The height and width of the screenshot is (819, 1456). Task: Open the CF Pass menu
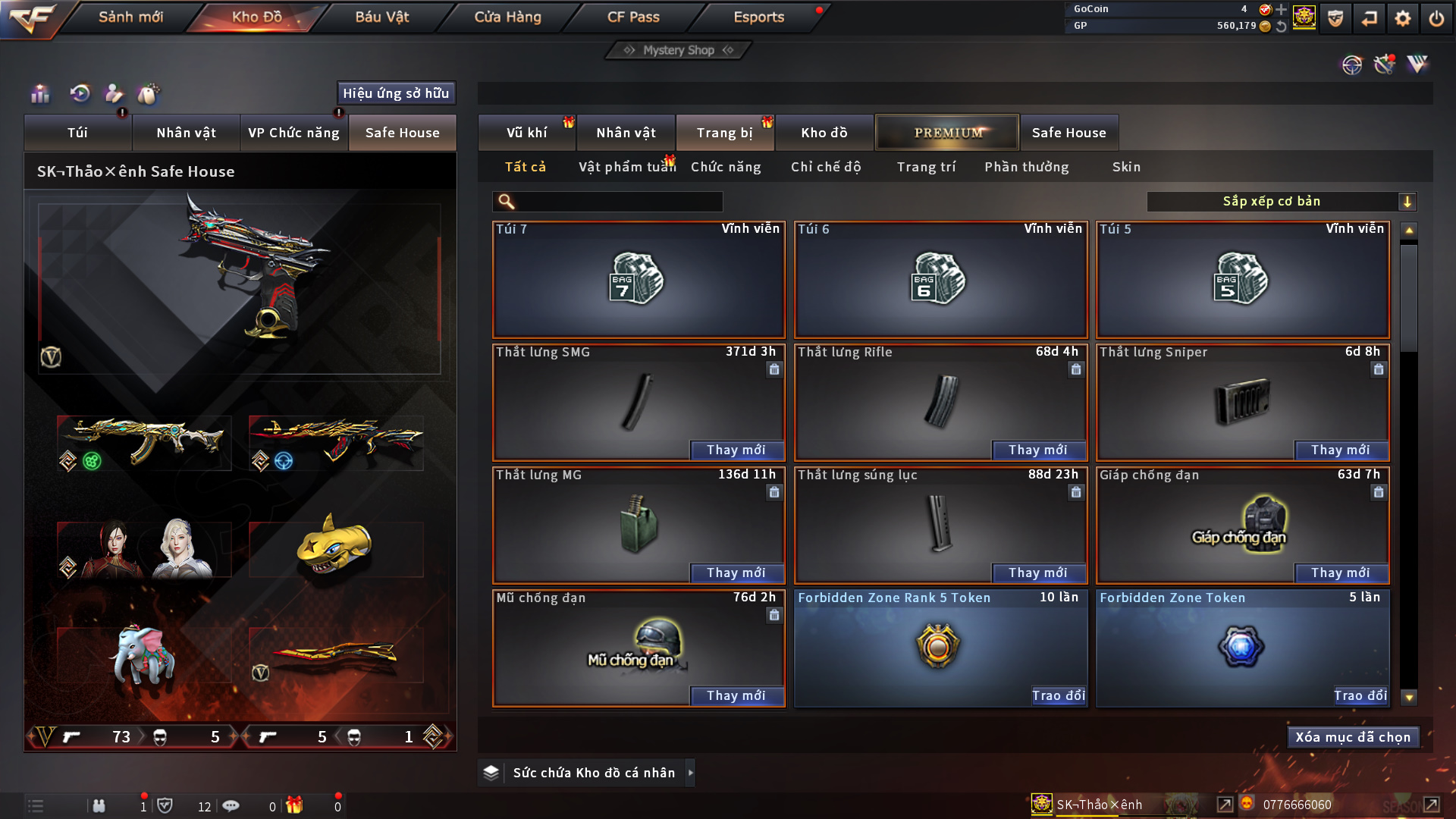point(633,17)
